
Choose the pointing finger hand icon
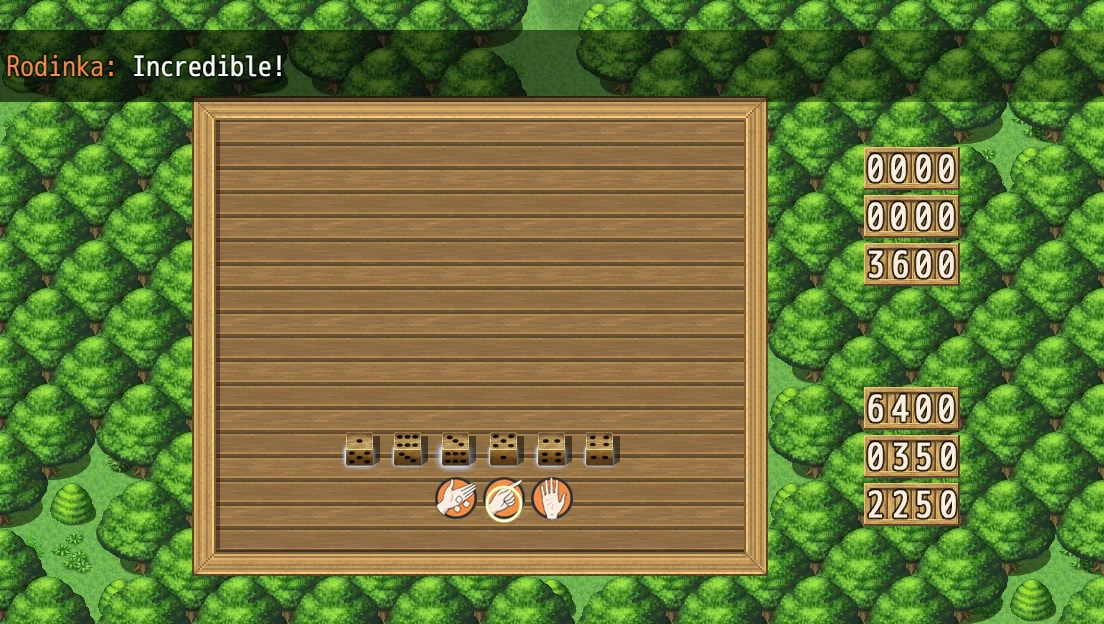click(x=504, y=498)
